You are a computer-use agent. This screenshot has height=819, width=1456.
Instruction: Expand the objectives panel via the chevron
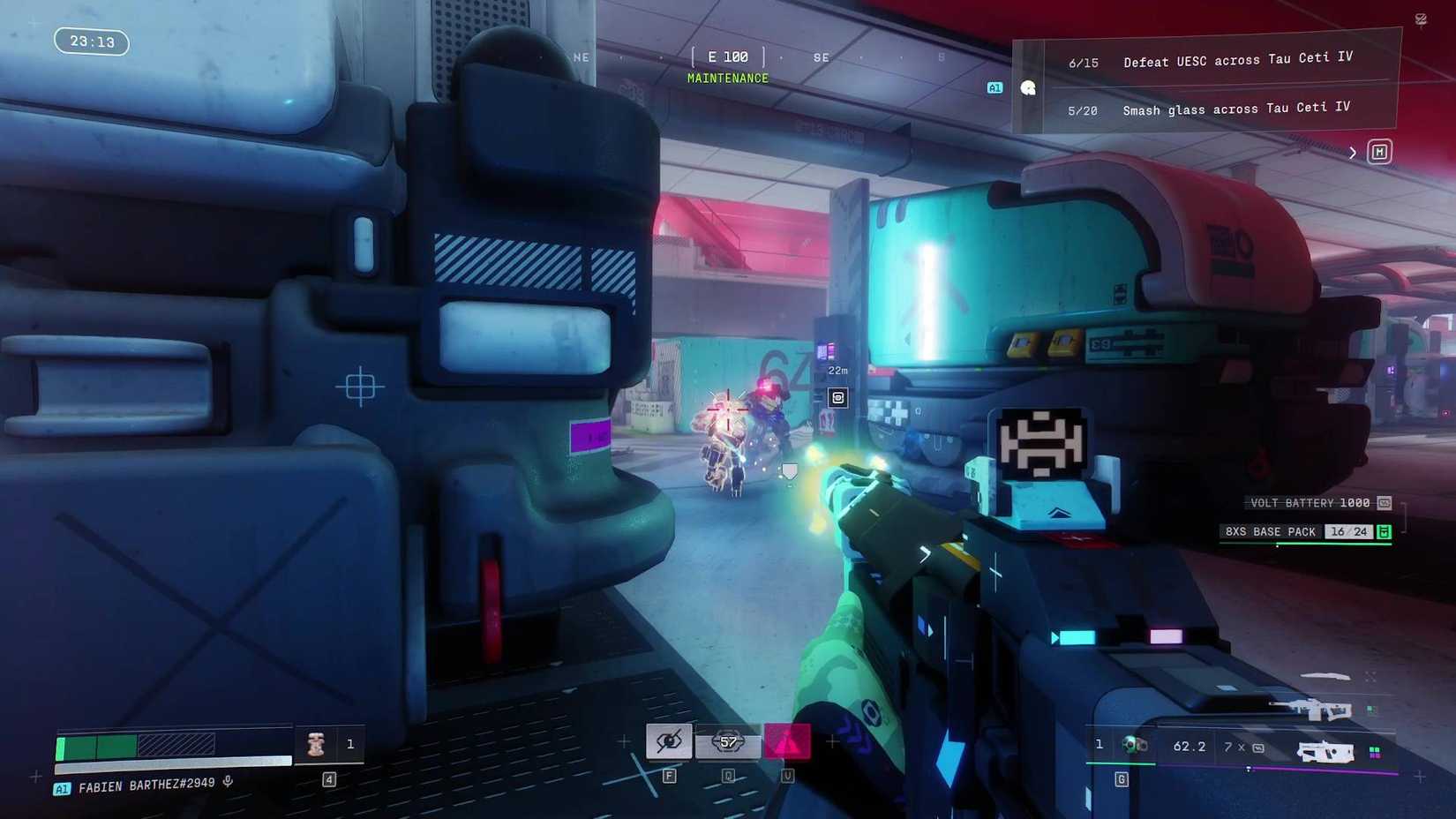(1353, 152)
